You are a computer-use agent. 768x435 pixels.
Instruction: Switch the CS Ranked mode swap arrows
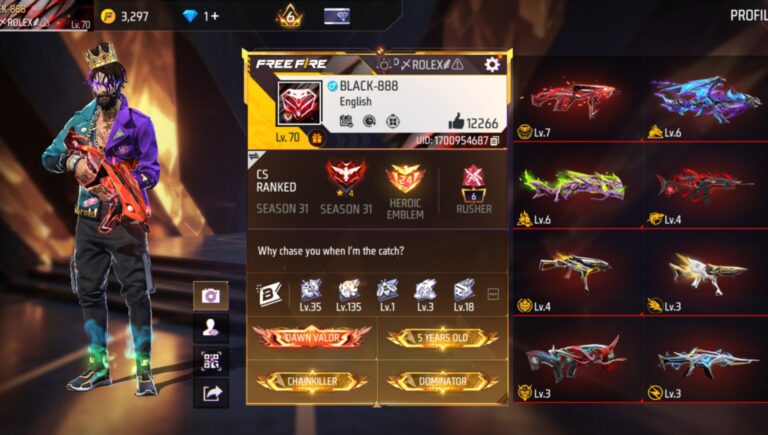pyautogui.click(x=256, y=156)
